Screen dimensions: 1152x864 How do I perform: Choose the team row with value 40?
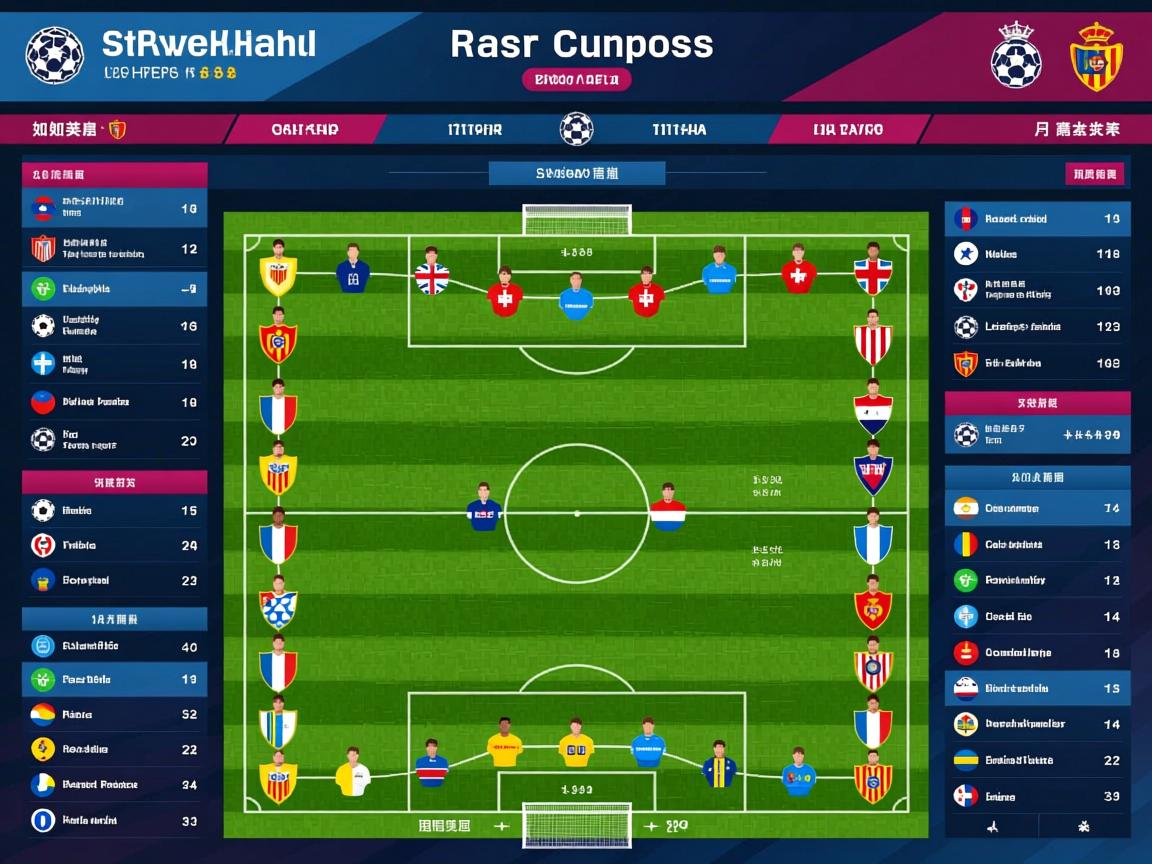tap(114, 646)
